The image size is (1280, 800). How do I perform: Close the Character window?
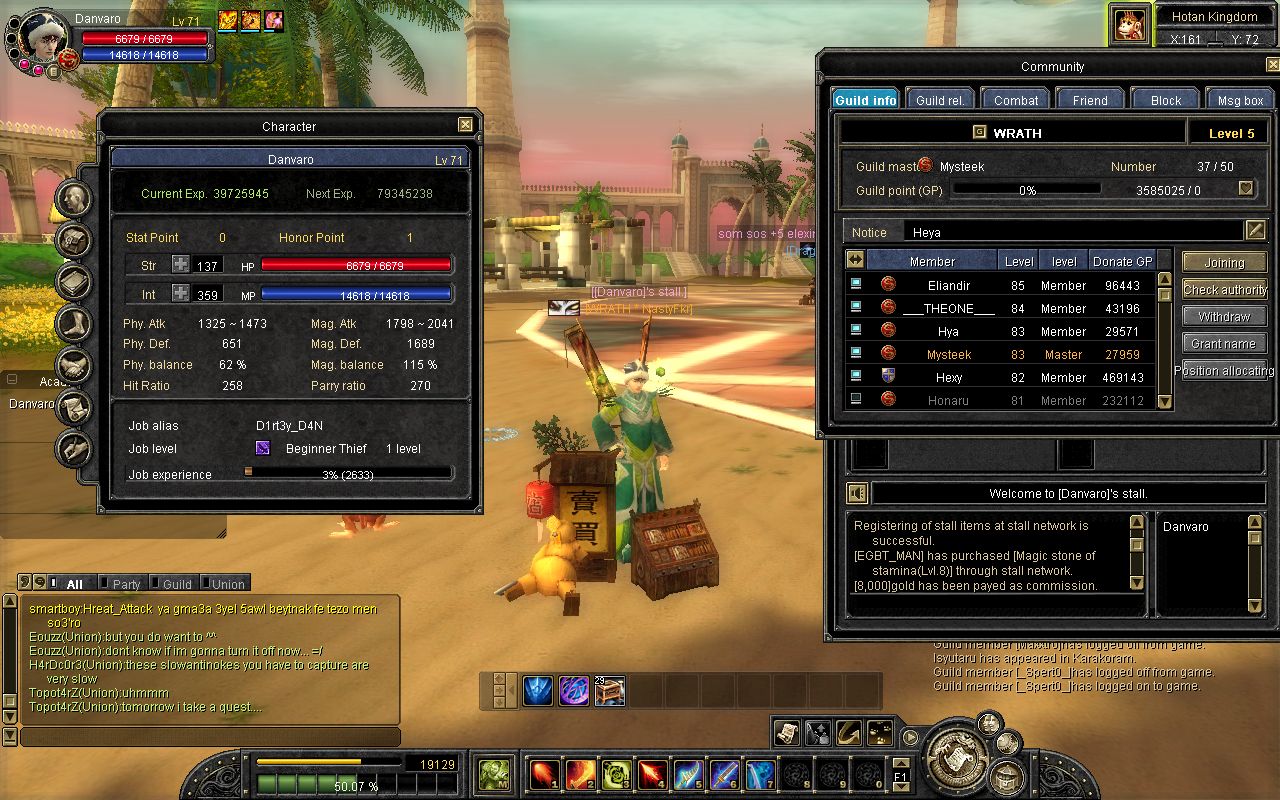tap(465, 125)
